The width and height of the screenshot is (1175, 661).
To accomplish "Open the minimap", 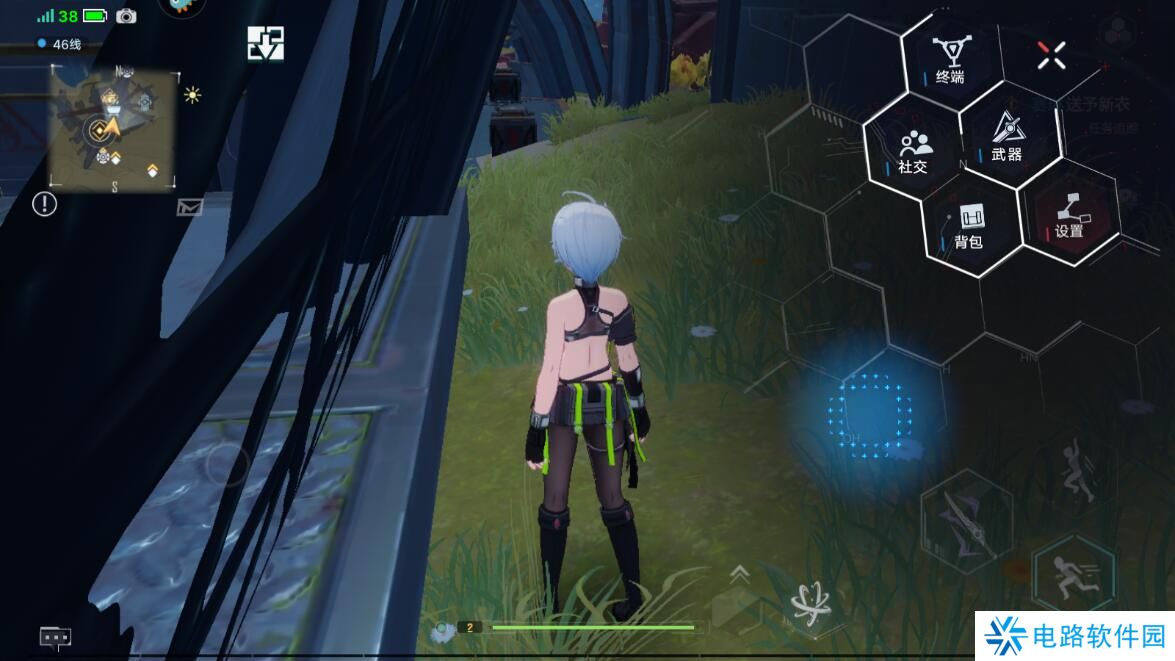I will tap(113, 126).
